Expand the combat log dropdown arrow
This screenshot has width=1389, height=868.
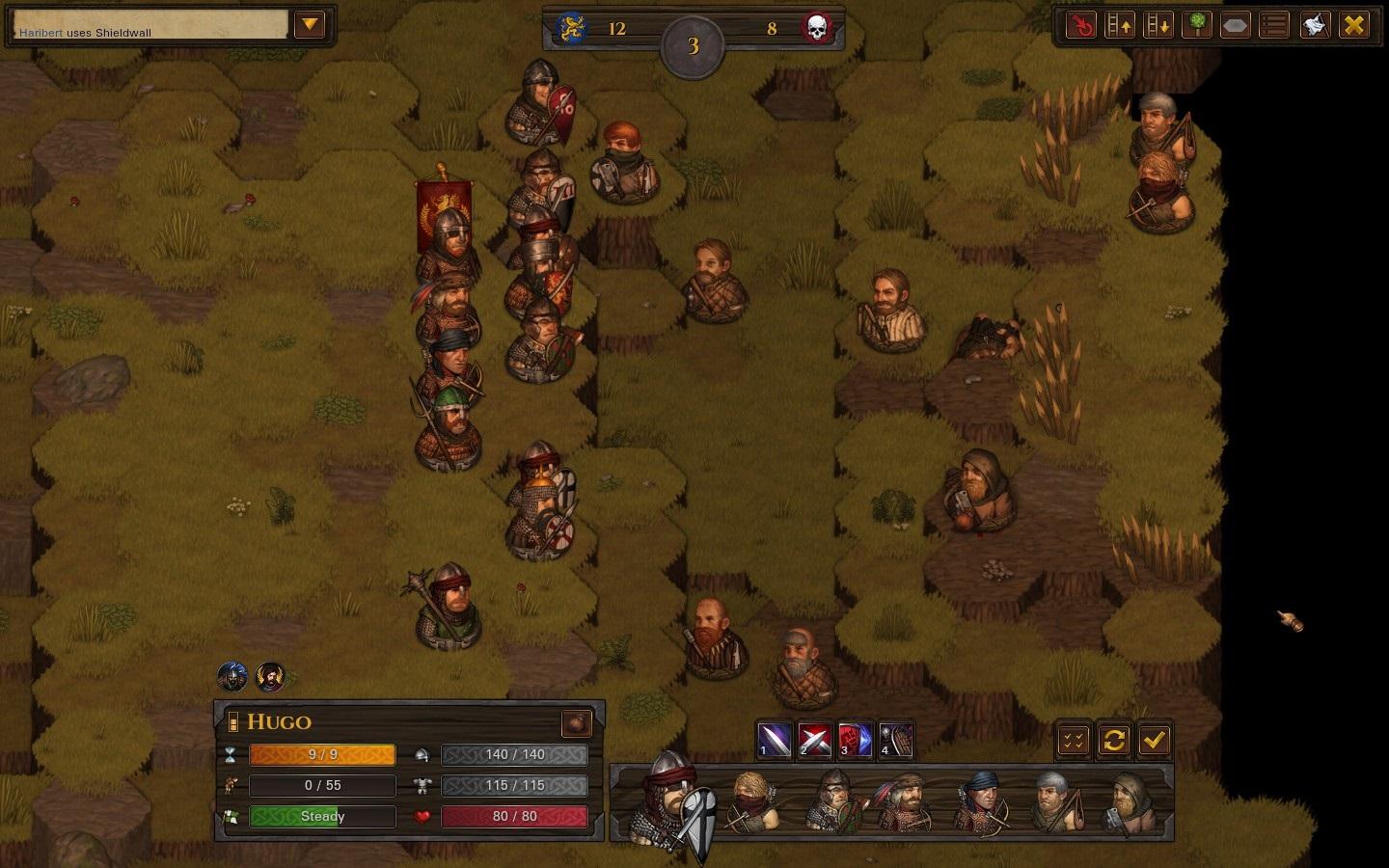click(x=310, y=24)
